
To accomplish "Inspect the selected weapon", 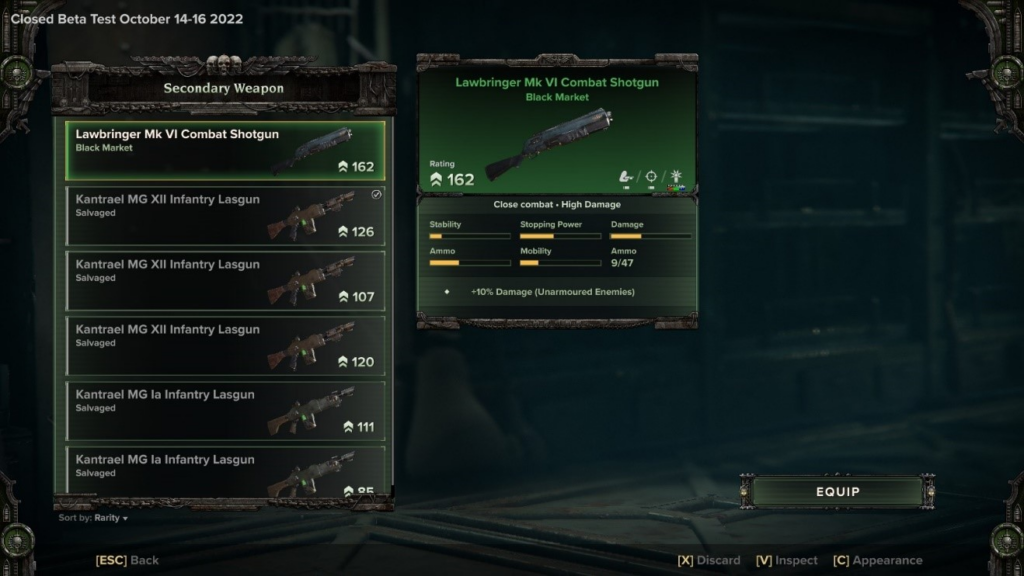I will tap(787, 560).
